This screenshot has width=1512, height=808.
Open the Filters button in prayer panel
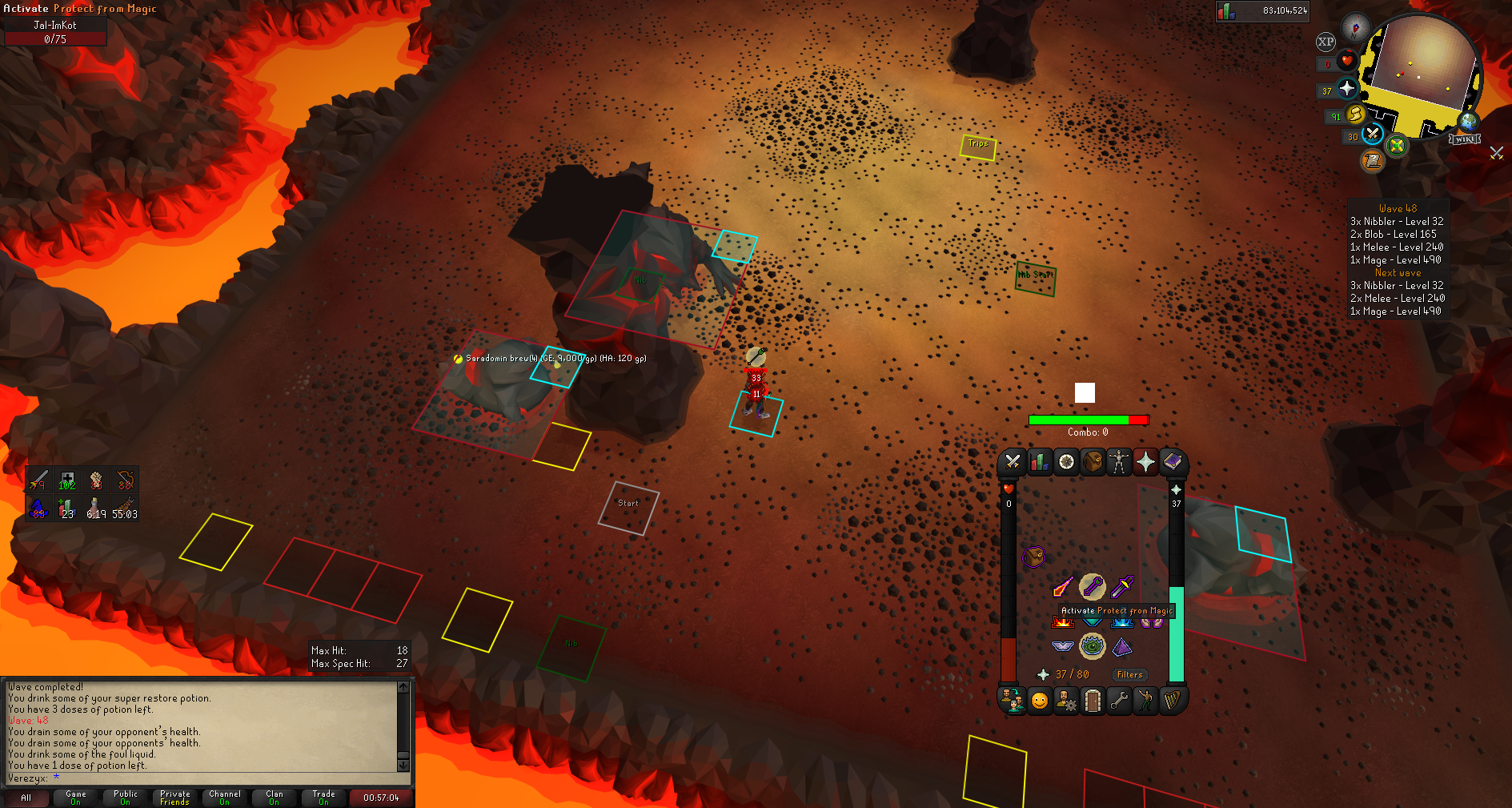pos(1129,675)
